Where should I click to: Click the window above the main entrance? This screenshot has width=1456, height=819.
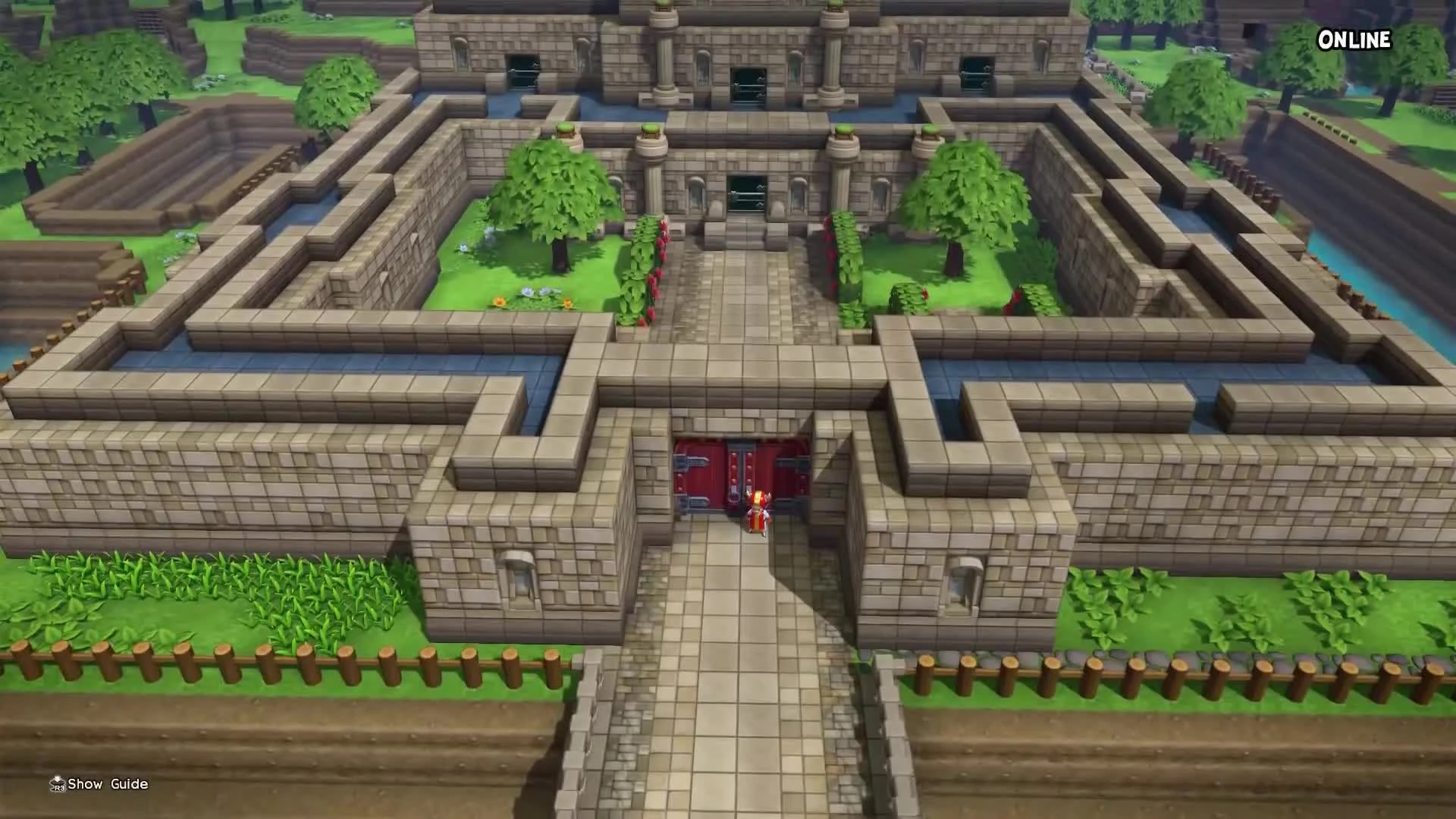[747, 192]
